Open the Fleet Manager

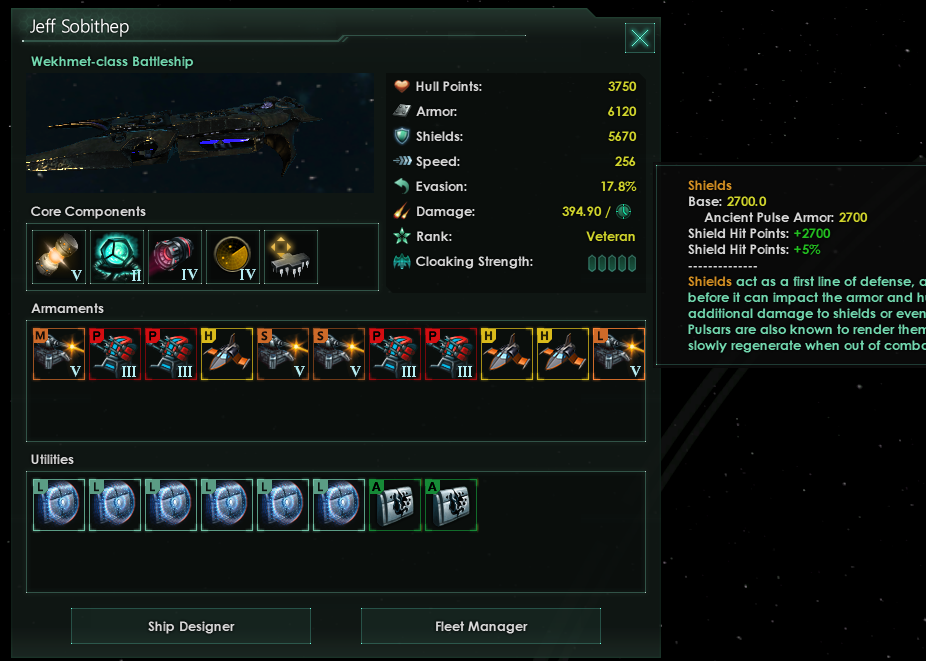481,626
